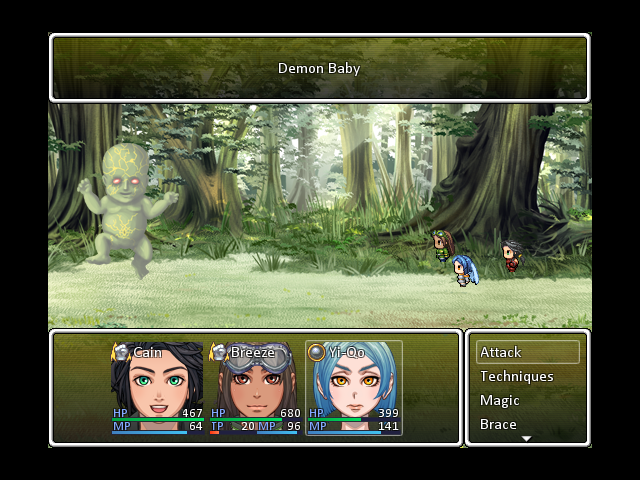
Task: Select the Attack command
Action: coord(528,352)
